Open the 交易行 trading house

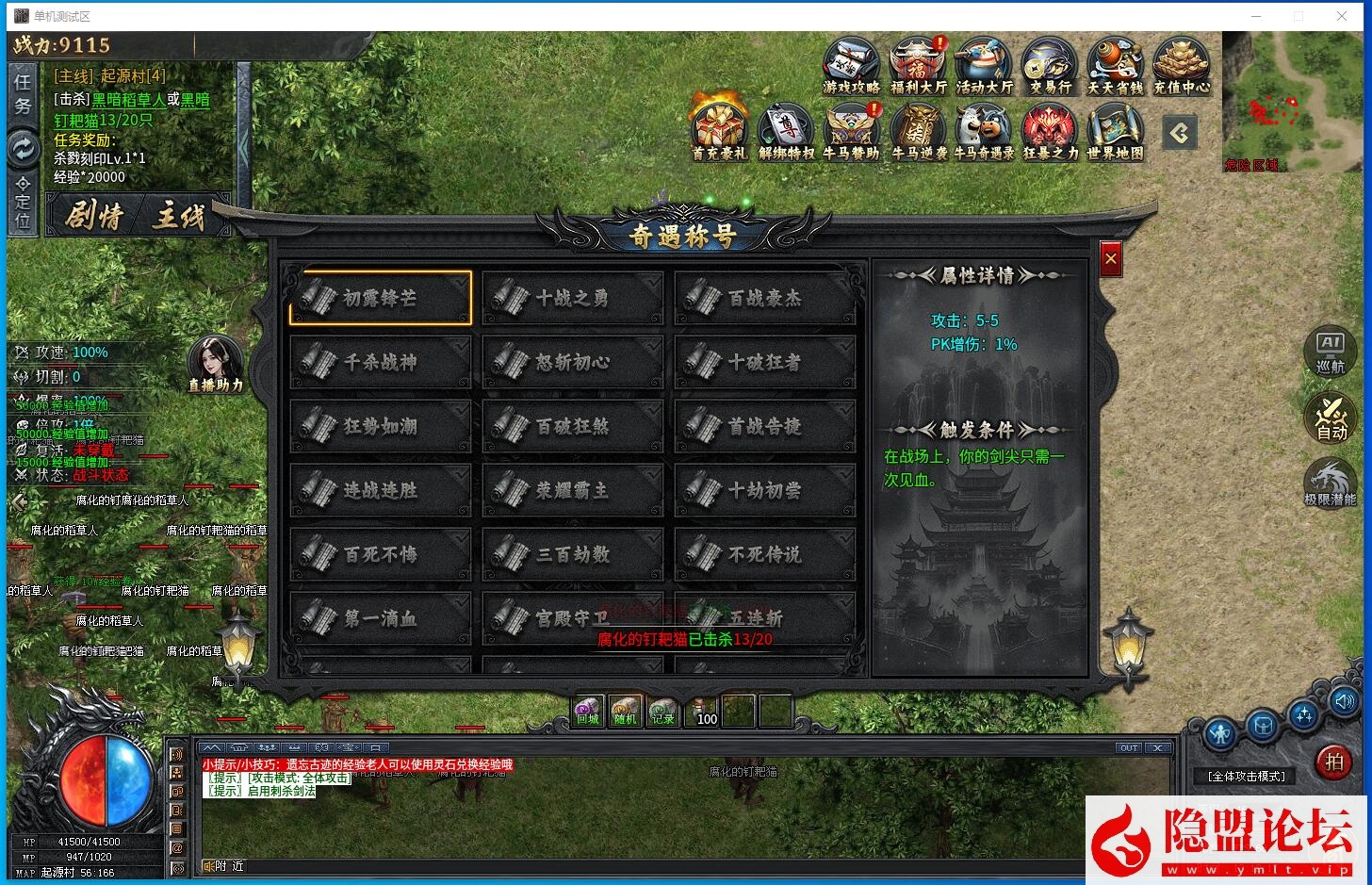pyautogui.click(x=1050, y=66)
